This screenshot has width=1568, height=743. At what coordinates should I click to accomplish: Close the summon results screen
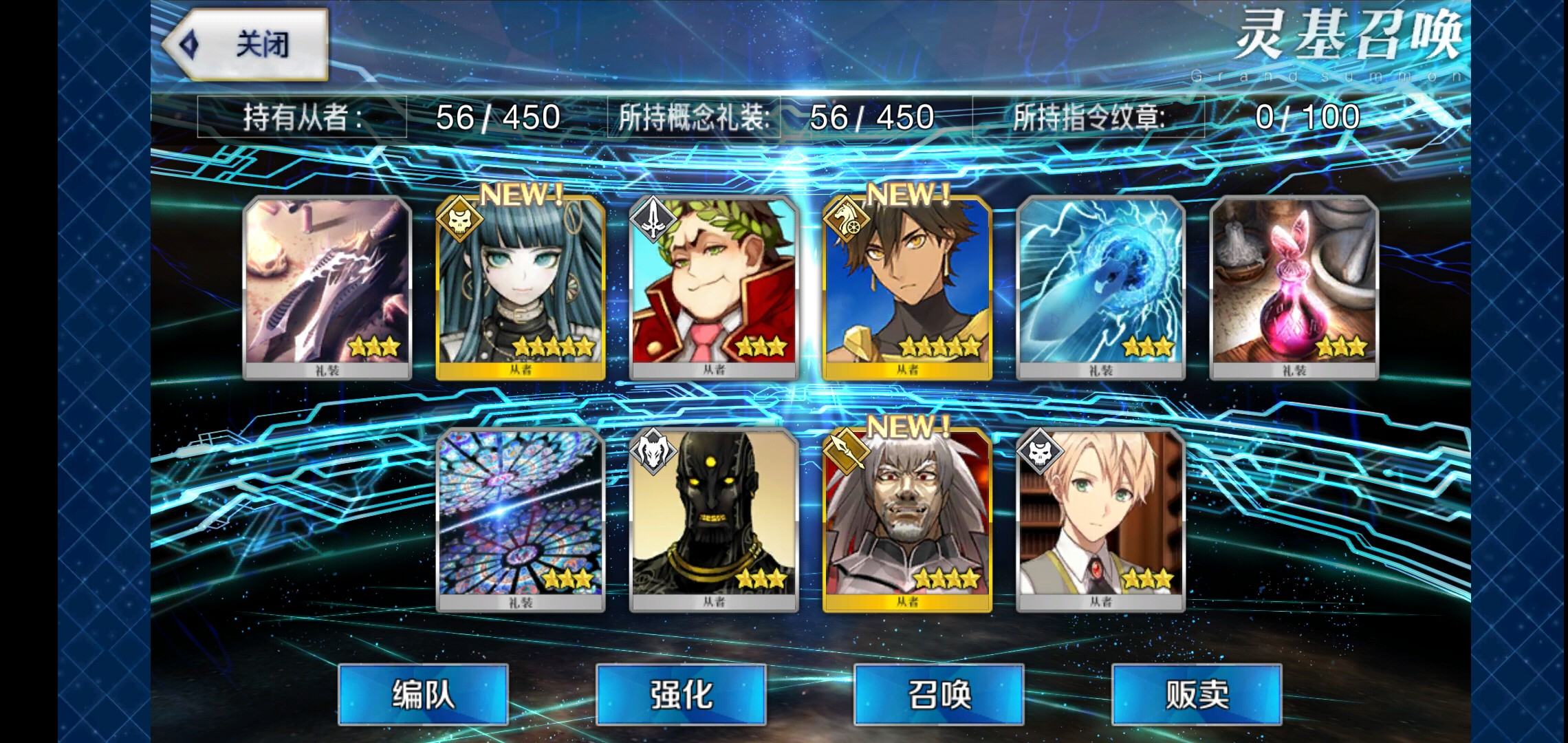[x=246, y=45]
